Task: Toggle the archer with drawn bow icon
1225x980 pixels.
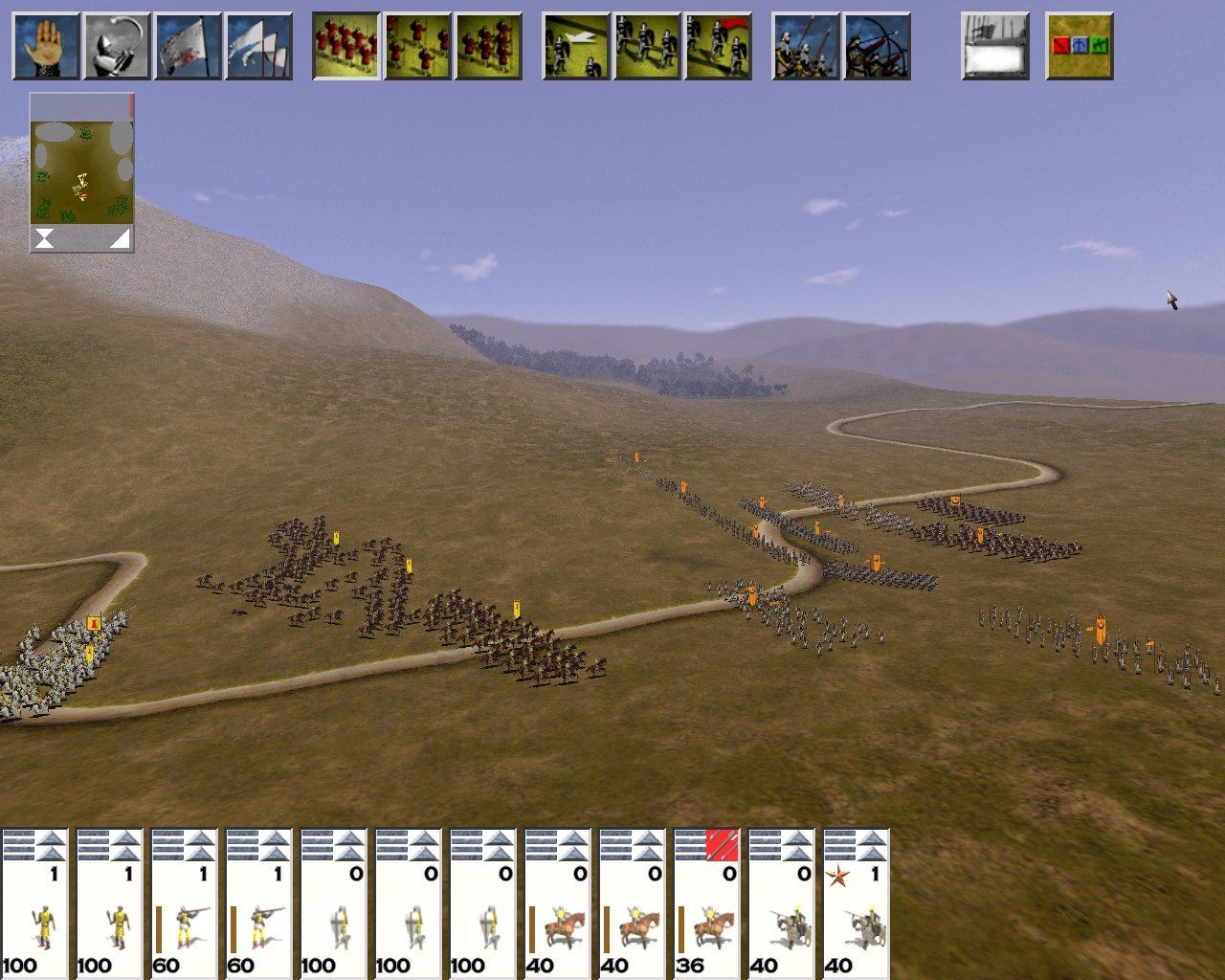Action: pos(877,45)
